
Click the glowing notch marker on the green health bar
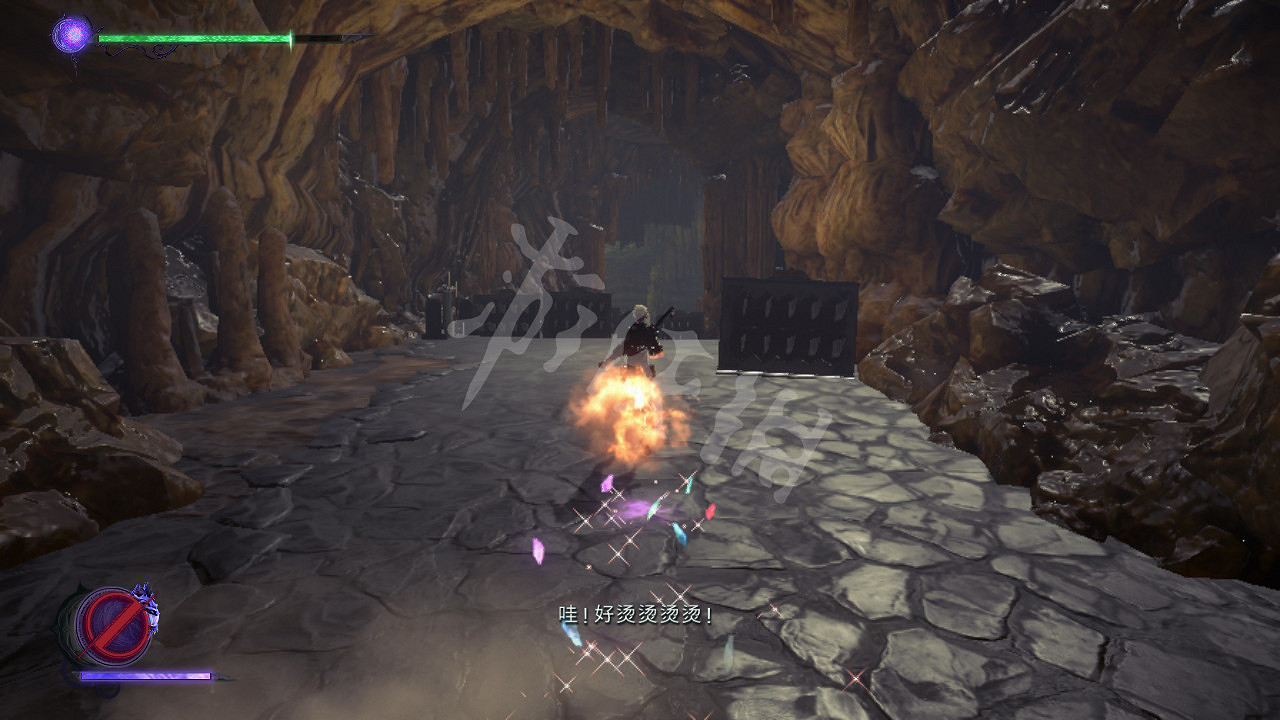291,40
